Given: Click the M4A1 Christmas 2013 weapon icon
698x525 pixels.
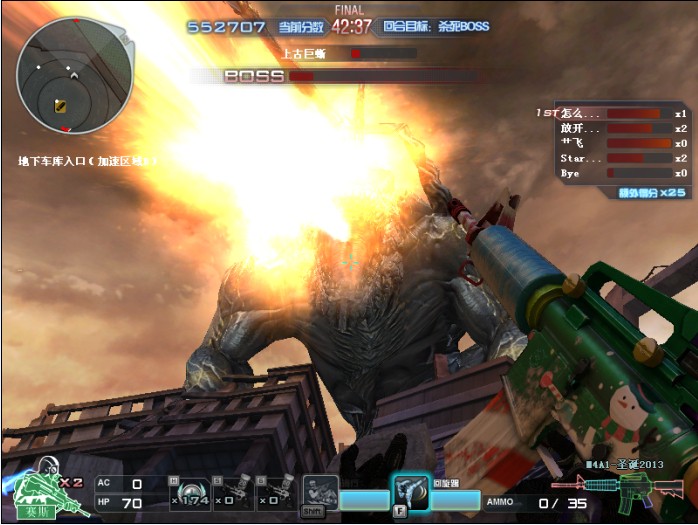Looking at the screenshot, I should pyautogui.click(x=618, y=490).
